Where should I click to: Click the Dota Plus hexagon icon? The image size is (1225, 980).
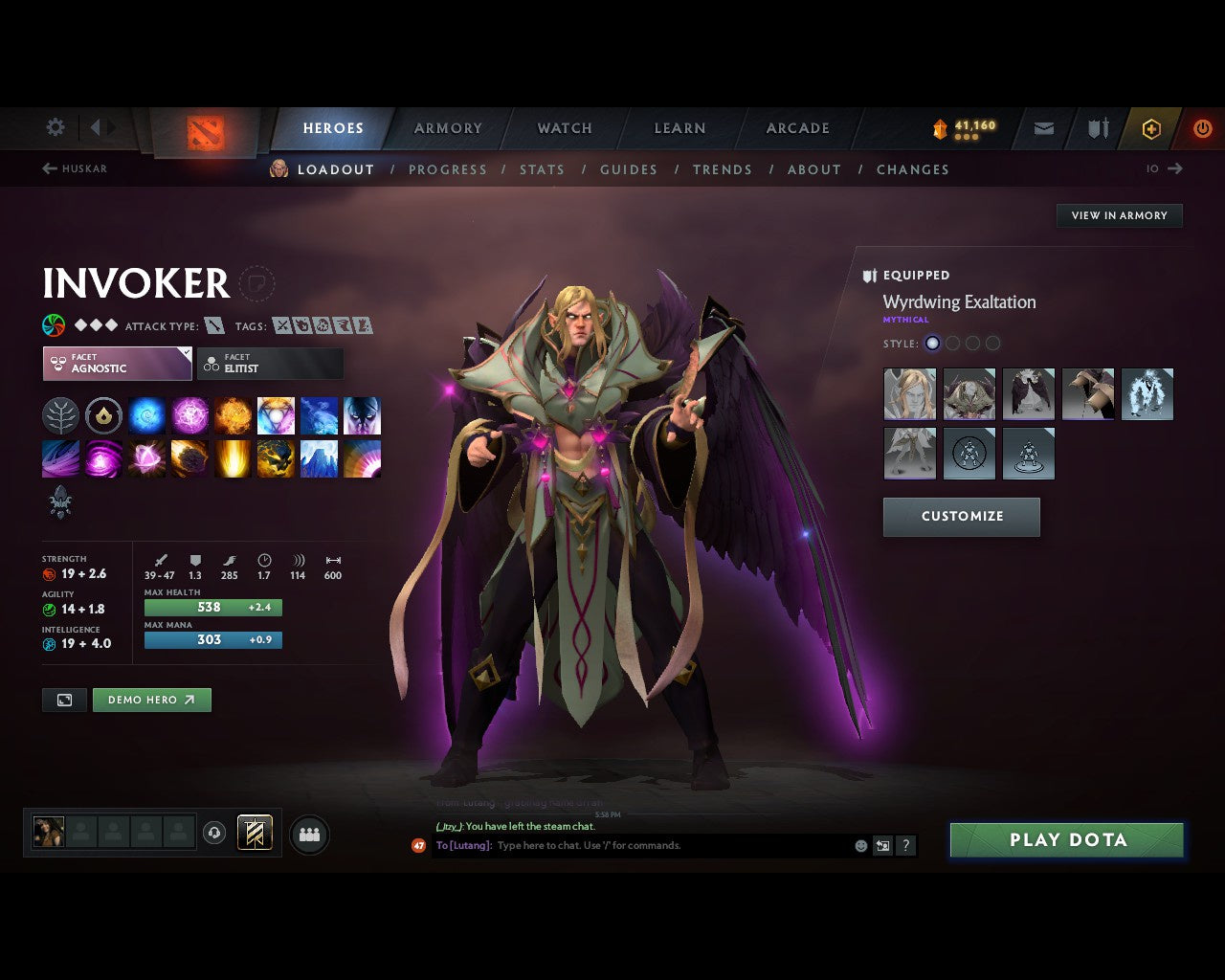tap(1151, 127)
